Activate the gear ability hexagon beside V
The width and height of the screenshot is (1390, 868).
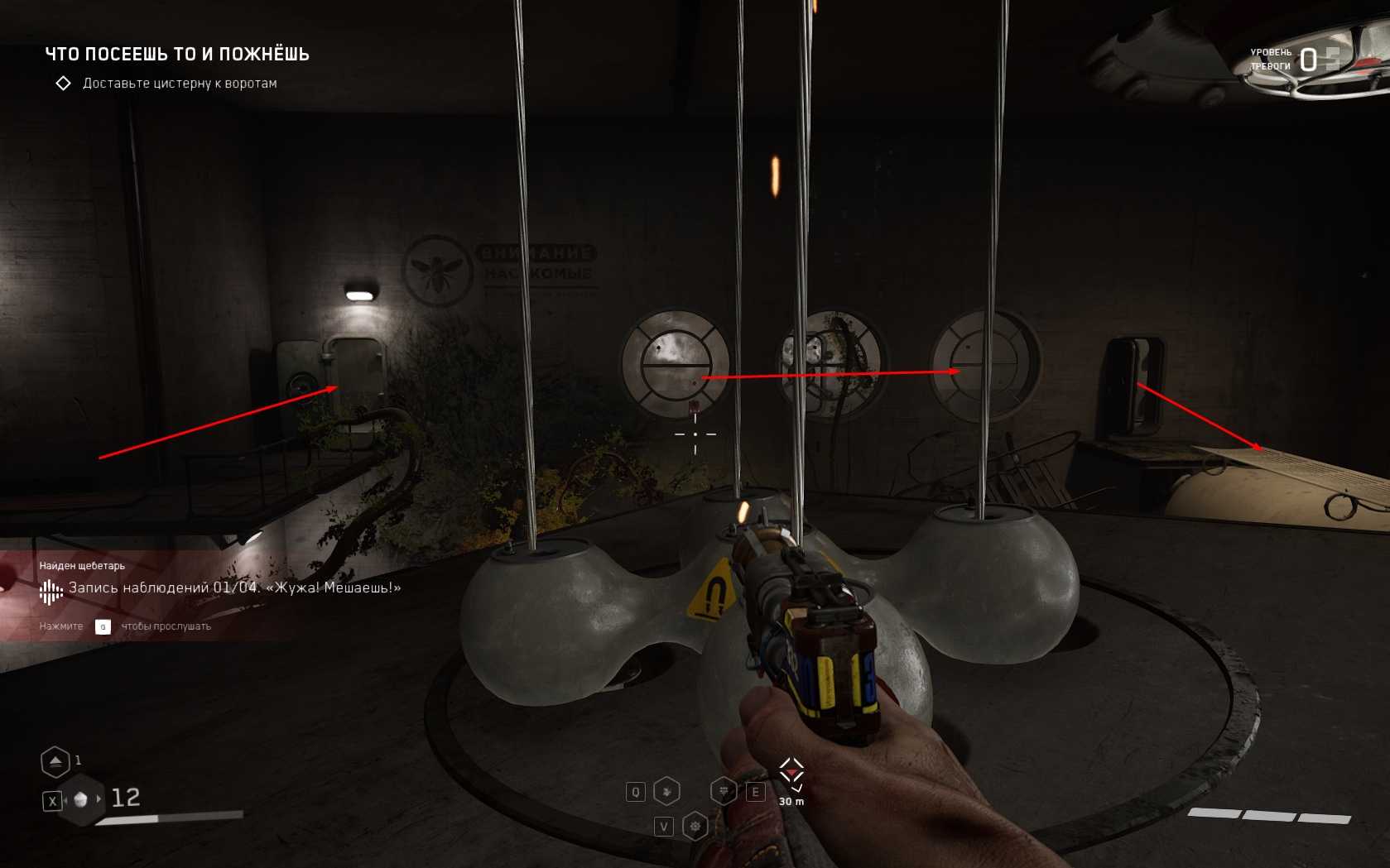pyautogui.click(x=695, y=826)
